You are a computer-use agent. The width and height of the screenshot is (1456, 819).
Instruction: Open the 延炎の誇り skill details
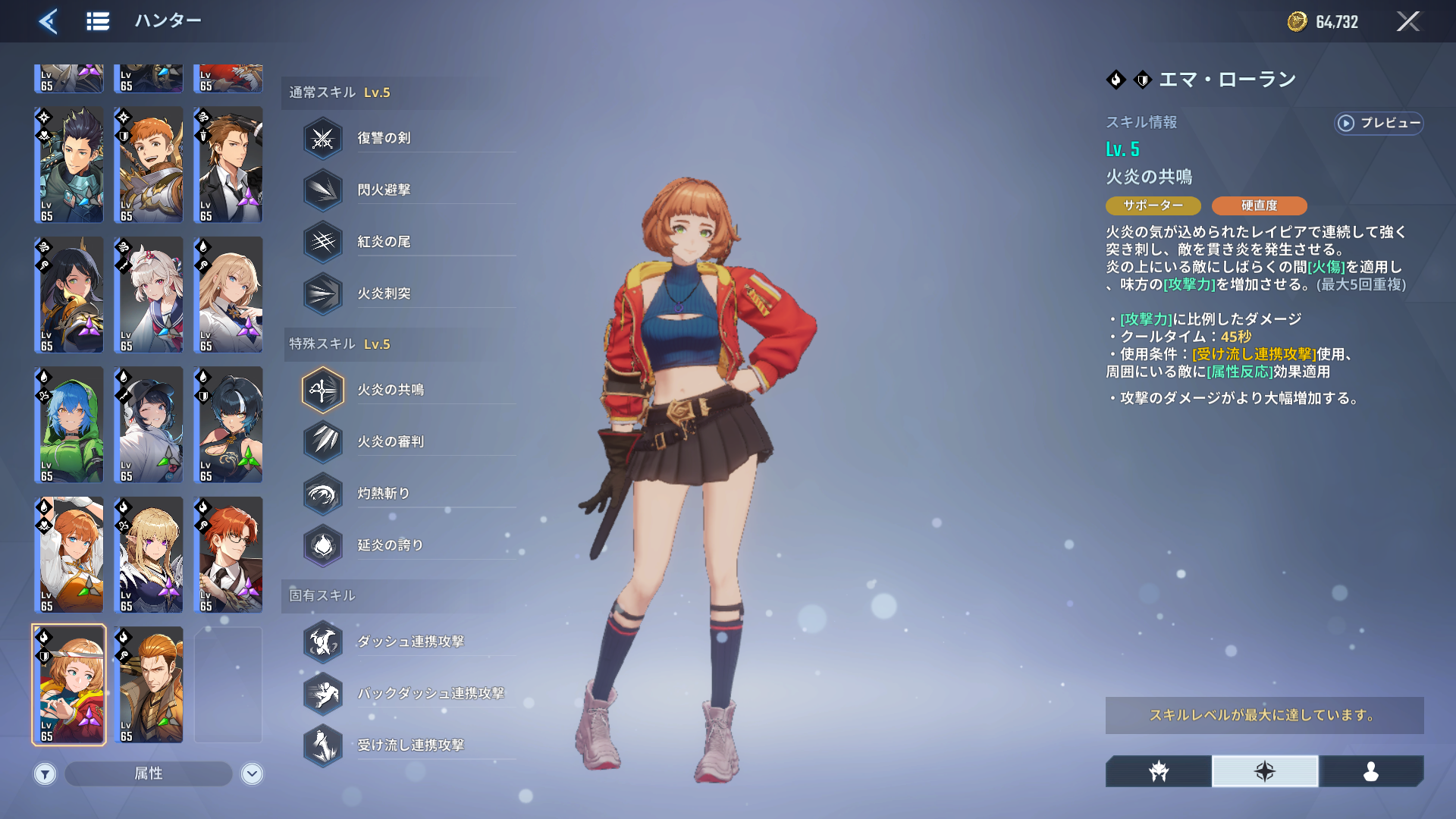390,545
